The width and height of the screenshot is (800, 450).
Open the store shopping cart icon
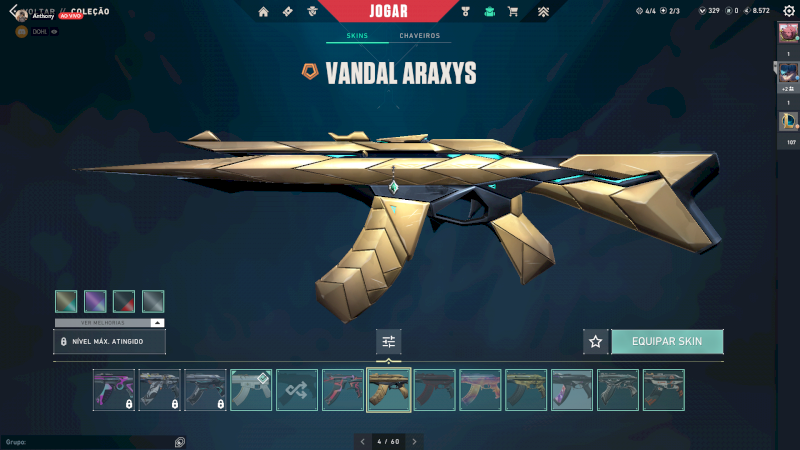(513, 12)
